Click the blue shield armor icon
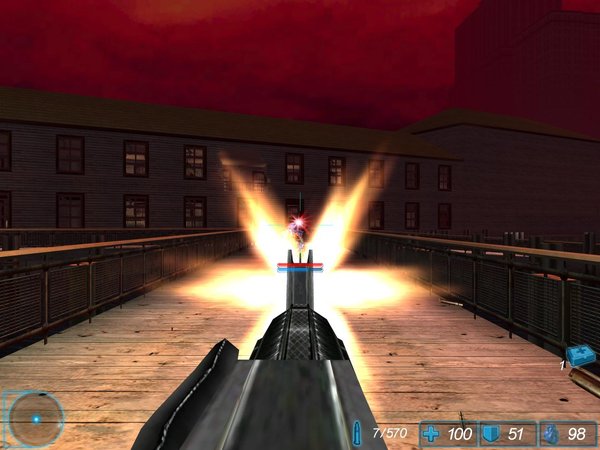Screen dimensions: 600x450 [x=490, y=434]
